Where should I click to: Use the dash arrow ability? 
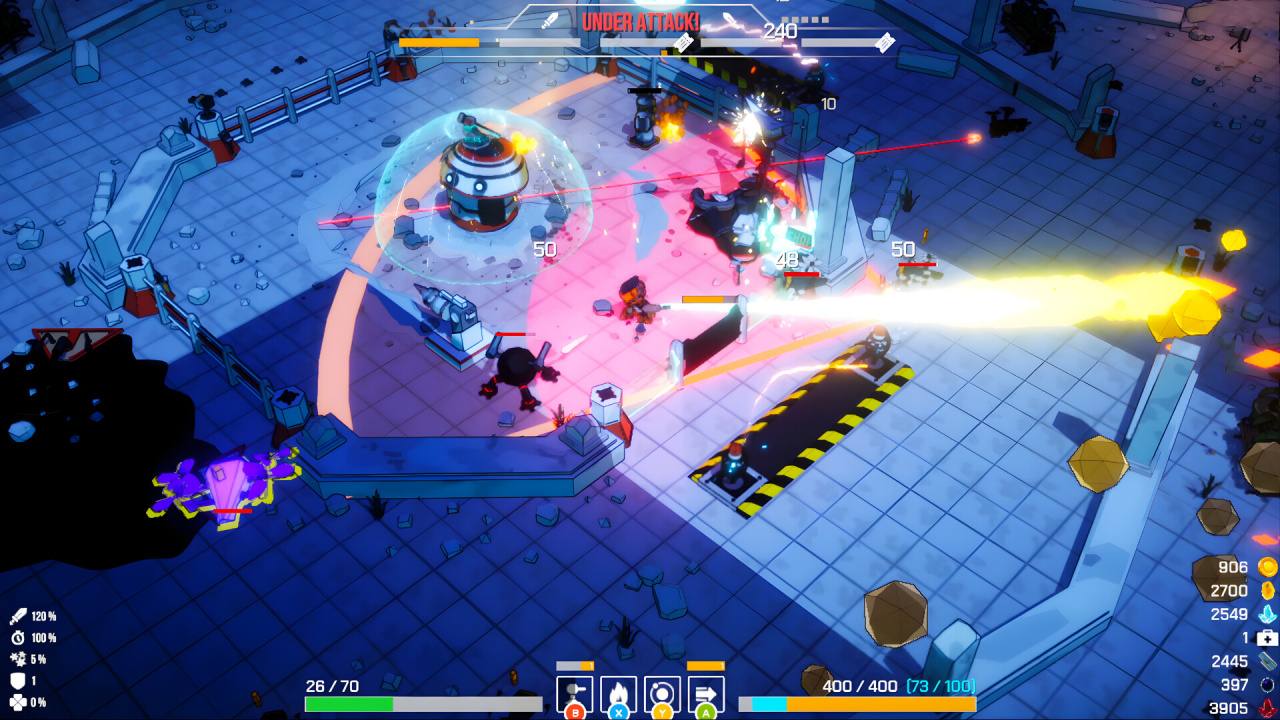point(706,693)
